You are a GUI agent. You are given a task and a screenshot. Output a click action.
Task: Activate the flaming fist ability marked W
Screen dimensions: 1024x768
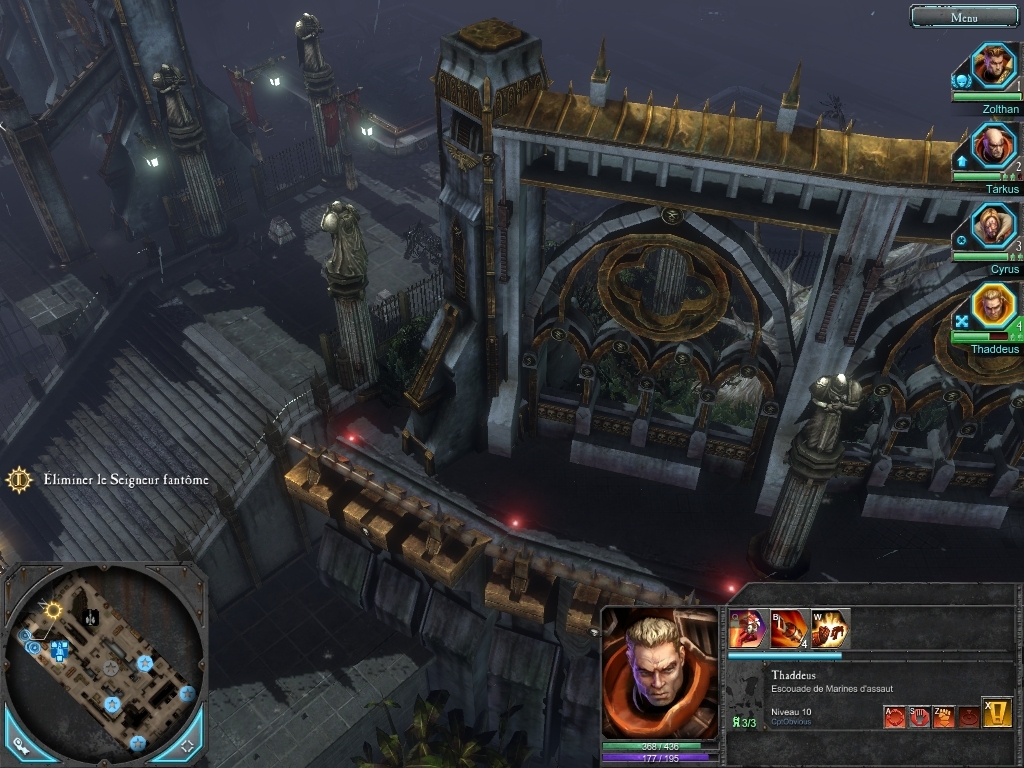[x=830, y=629]
